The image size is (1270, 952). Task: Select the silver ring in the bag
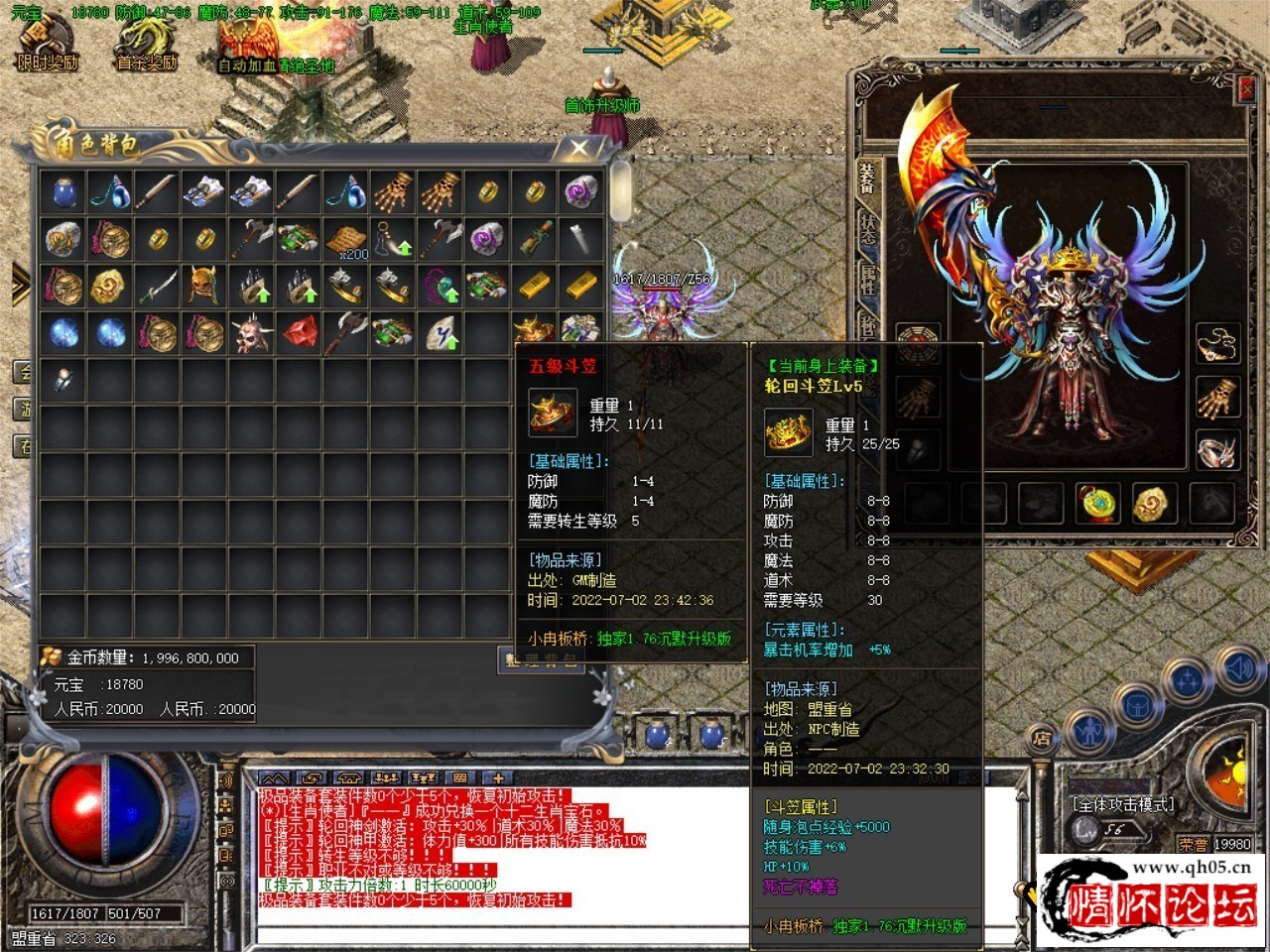[x=63, y=382]
